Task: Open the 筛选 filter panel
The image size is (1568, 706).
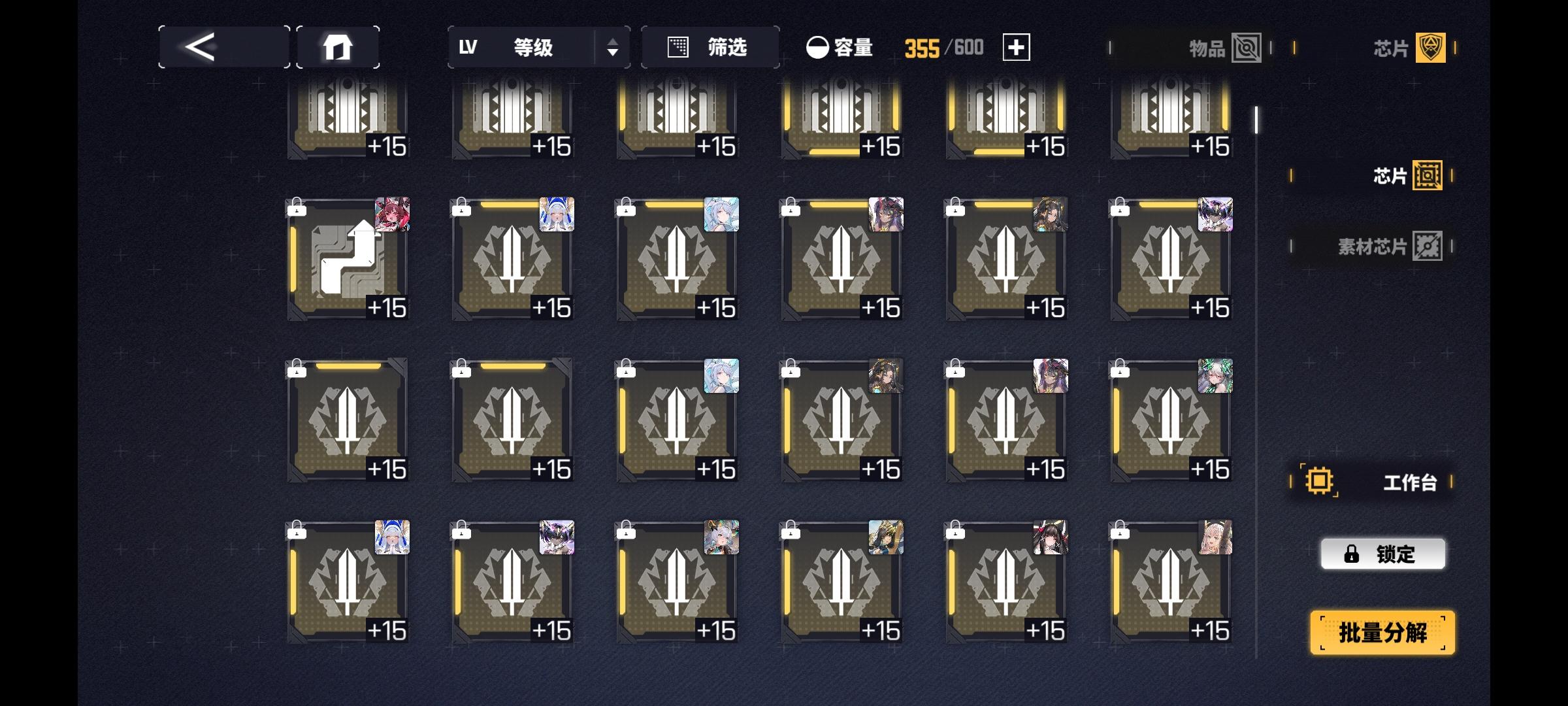Action: [709, 47]
